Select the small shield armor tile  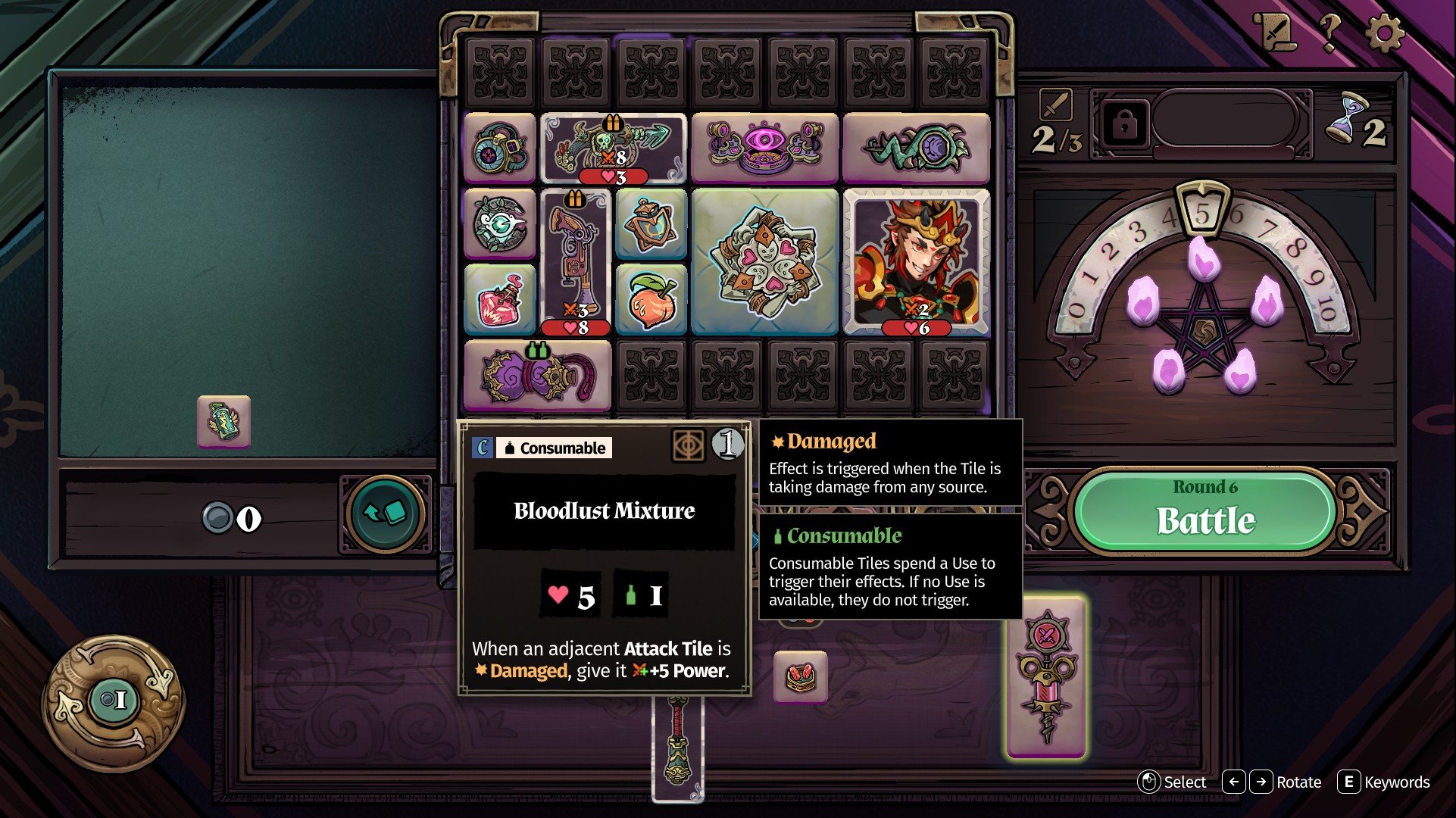pos(651,224)
